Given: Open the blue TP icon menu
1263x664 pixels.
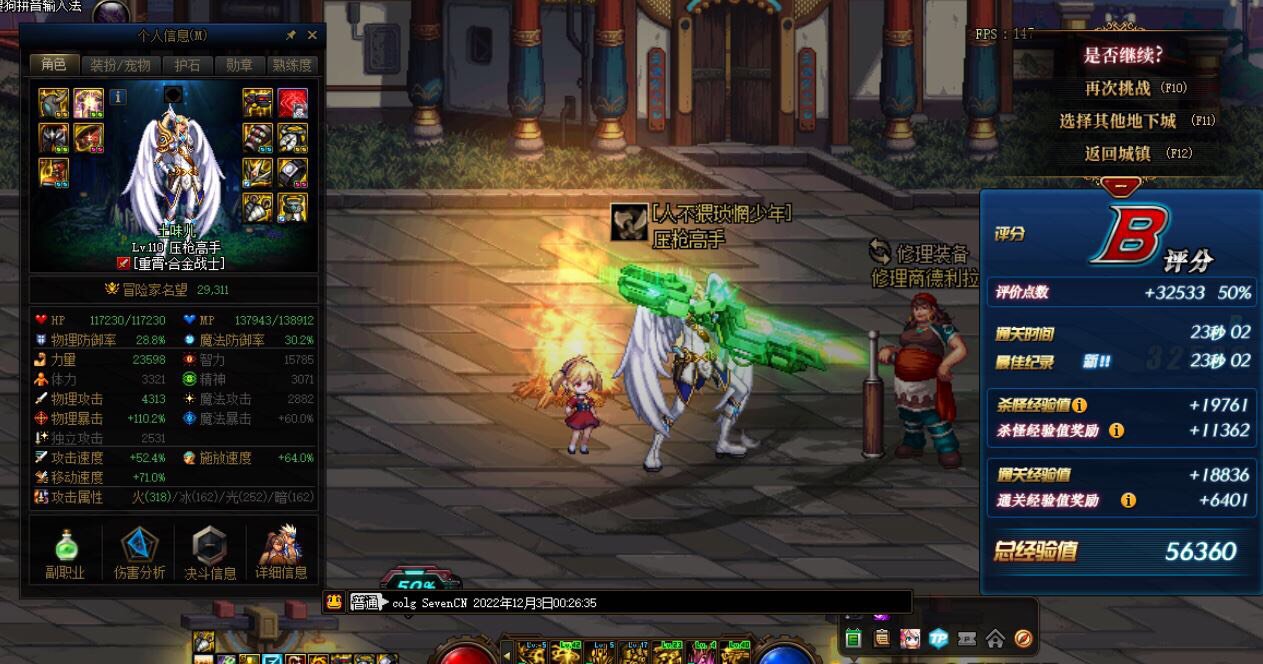Looking at the screenshot, I should (x=938, y=638).
